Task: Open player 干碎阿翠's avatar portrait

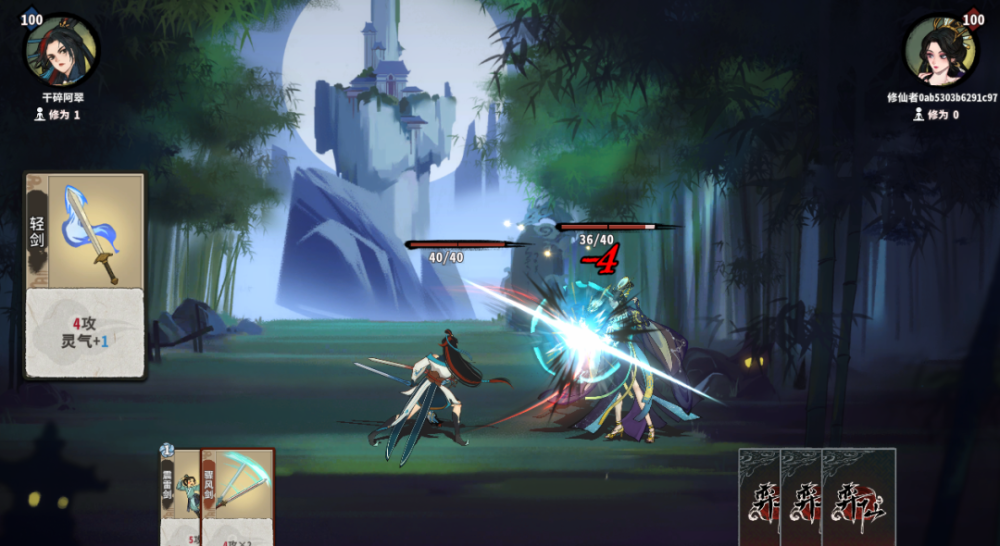Action: point(61,52)
